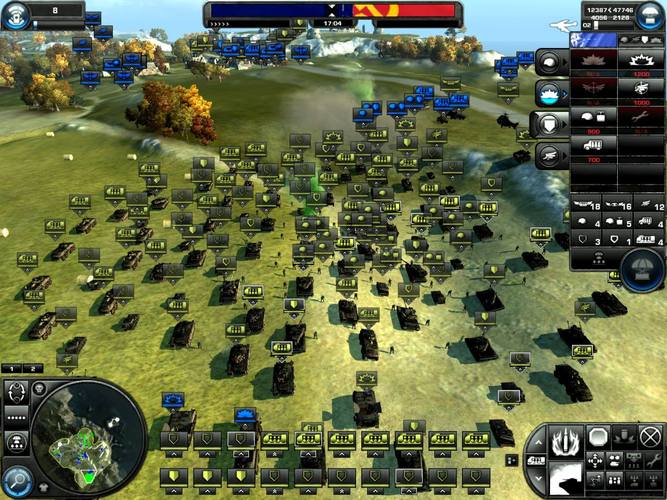Click the stop order octagon button
The width and height of the screenshot is (667, 500).
598,436
